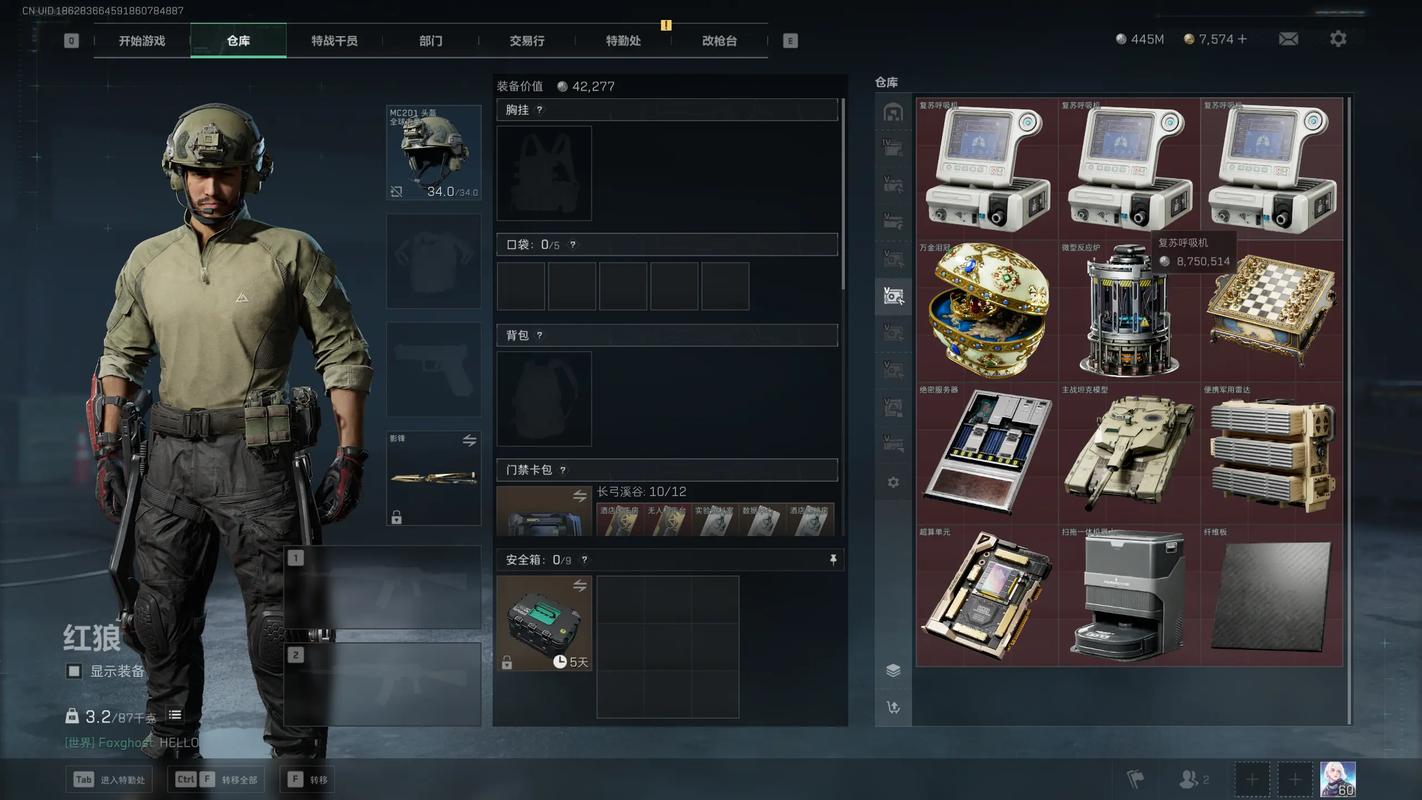
Task: Open settings via the gear icon
Action: click(1338, 39)
